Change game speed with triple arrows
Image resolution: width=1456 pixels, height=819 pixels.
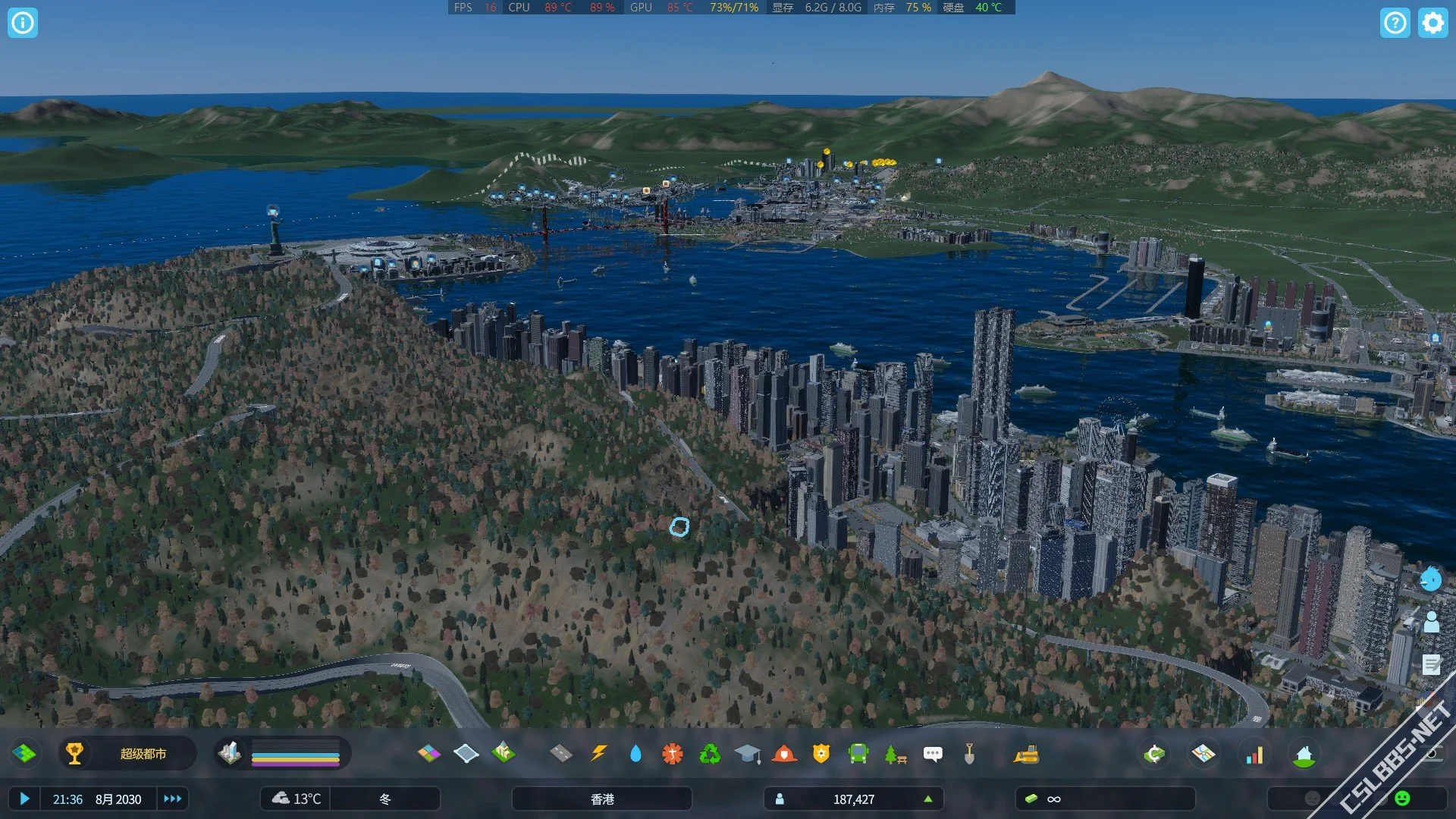point(173,799)
